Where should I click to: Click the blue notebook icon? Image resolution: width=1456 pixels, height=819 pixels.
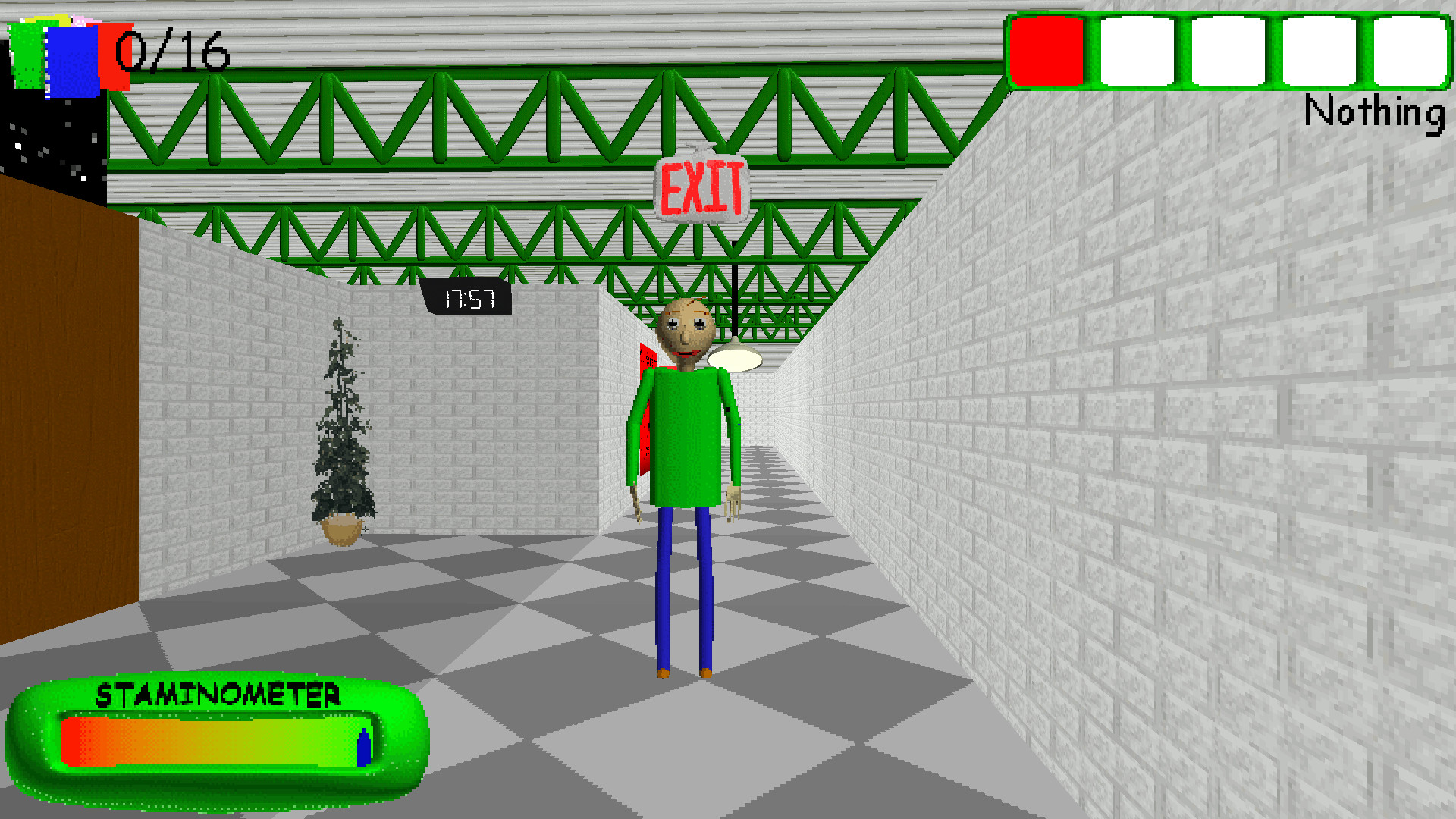pos(71,63)
